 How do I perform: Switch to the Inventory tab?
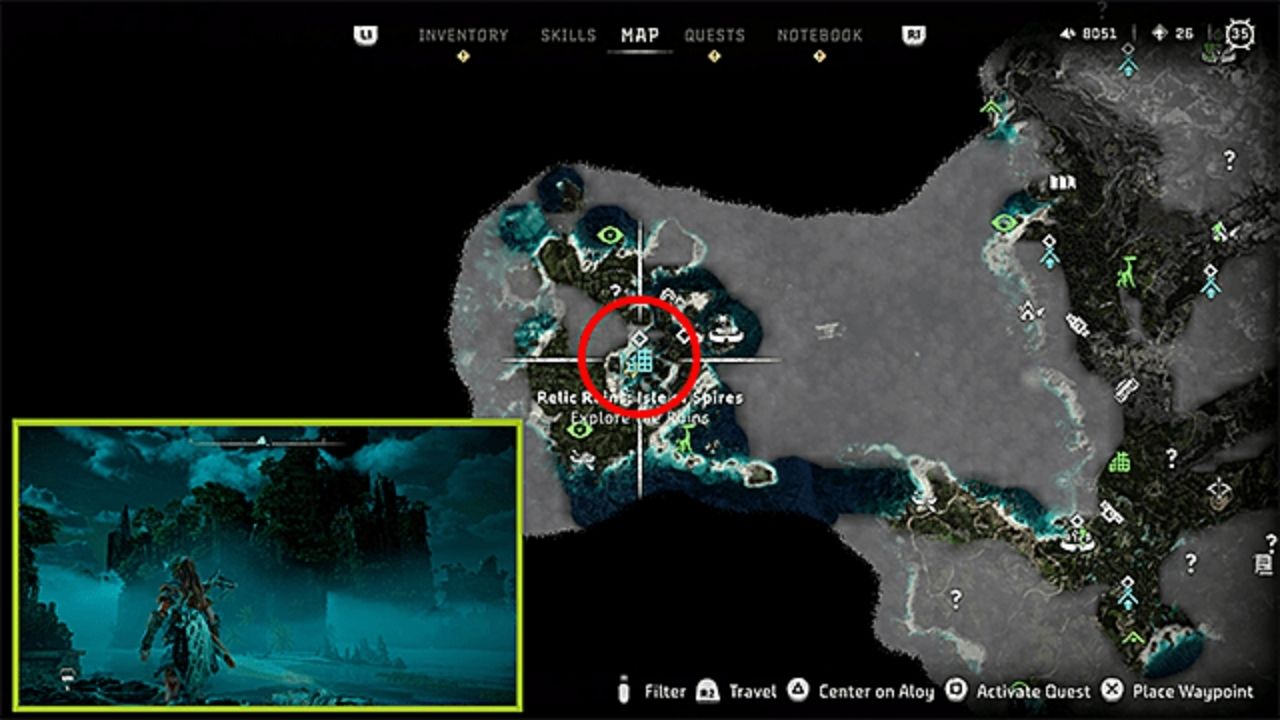point(463,35)
